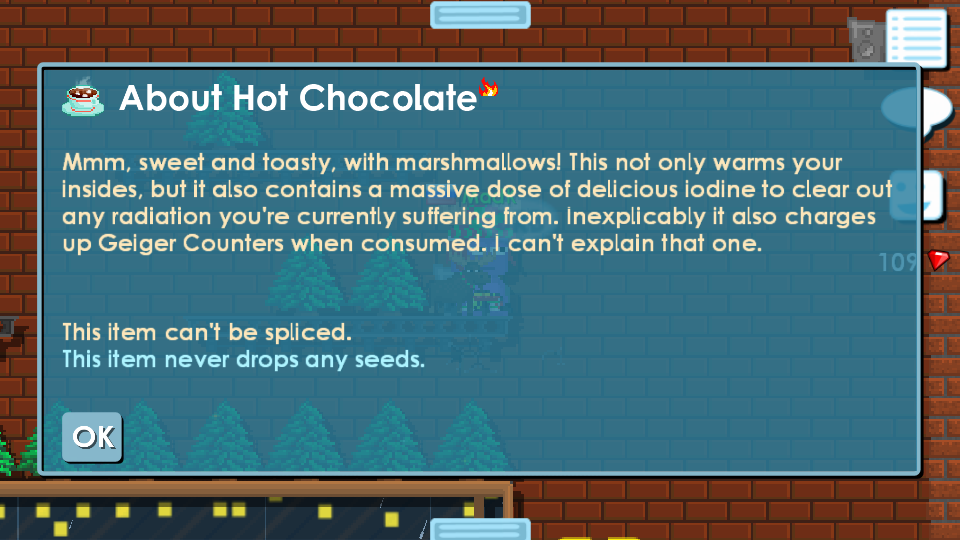Click the top edge pull-down handle
The width and height of the screenshot is (960, 540).
[x=480, y=14]
